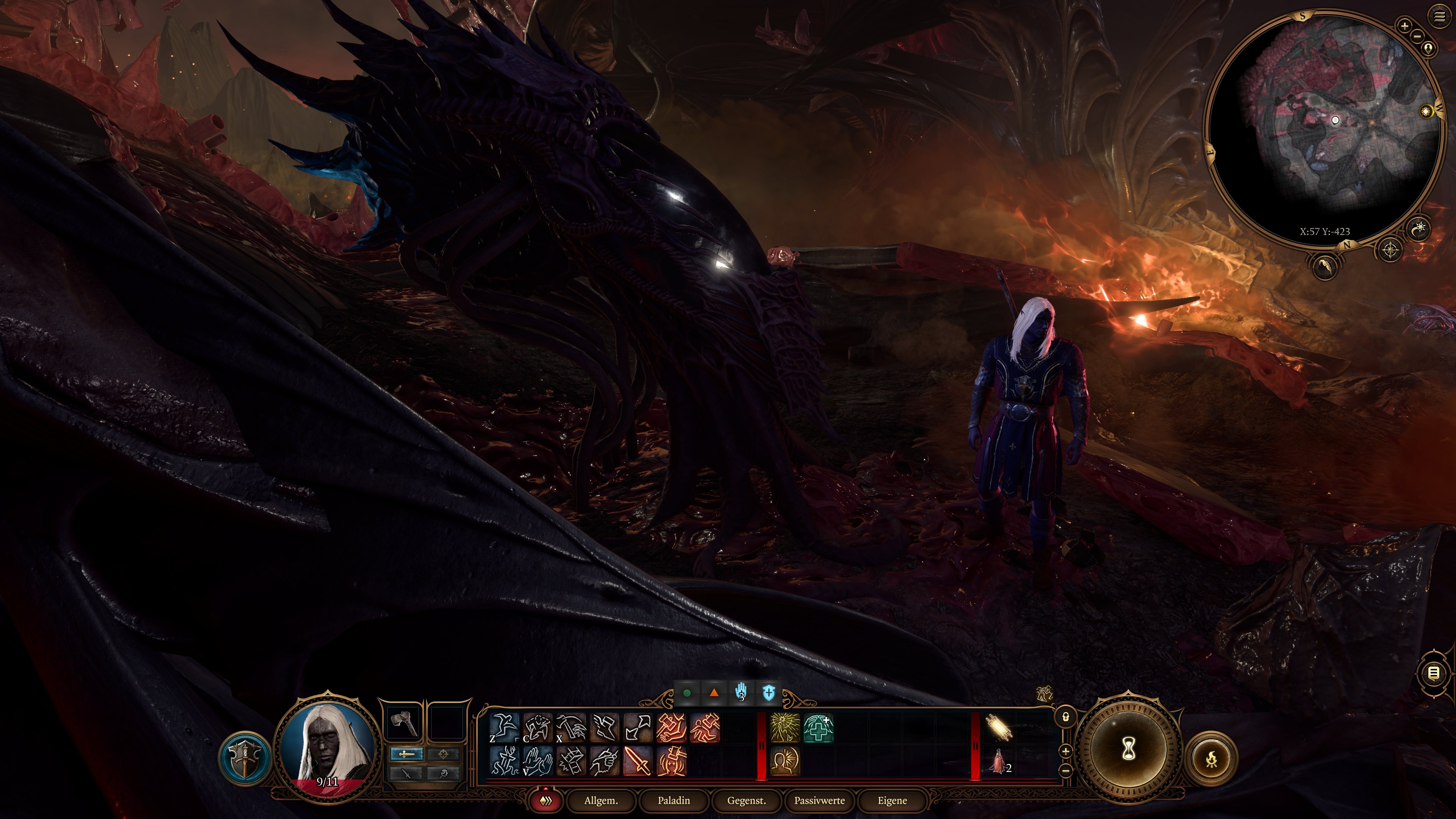Image resolution: width=1456 pixels, height=819 pixels.
Task: Use the scroll item in hotbar
Action: point(998,727)
